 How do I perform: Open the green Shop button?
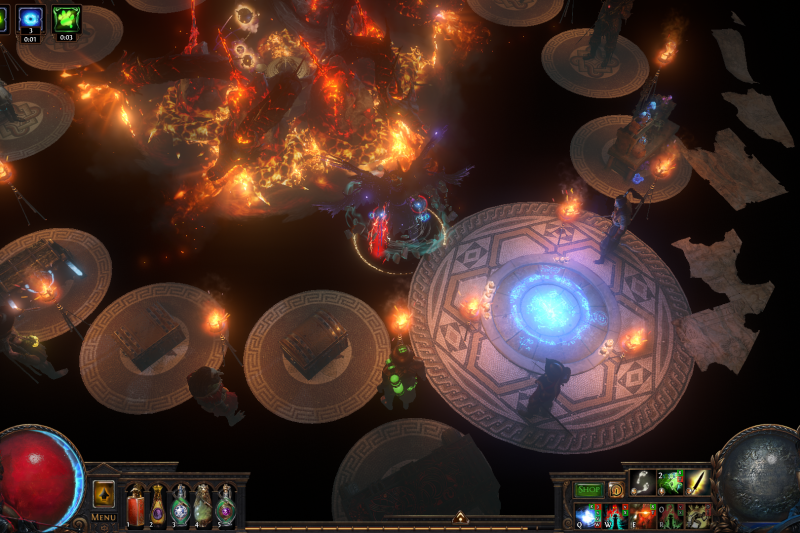point(588,490)
